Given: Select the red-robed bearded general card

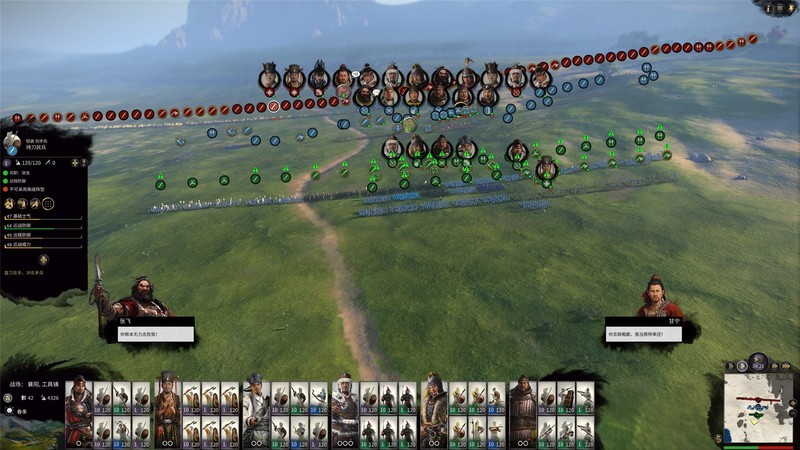Looking at the screenshot, I should [79, 411].
